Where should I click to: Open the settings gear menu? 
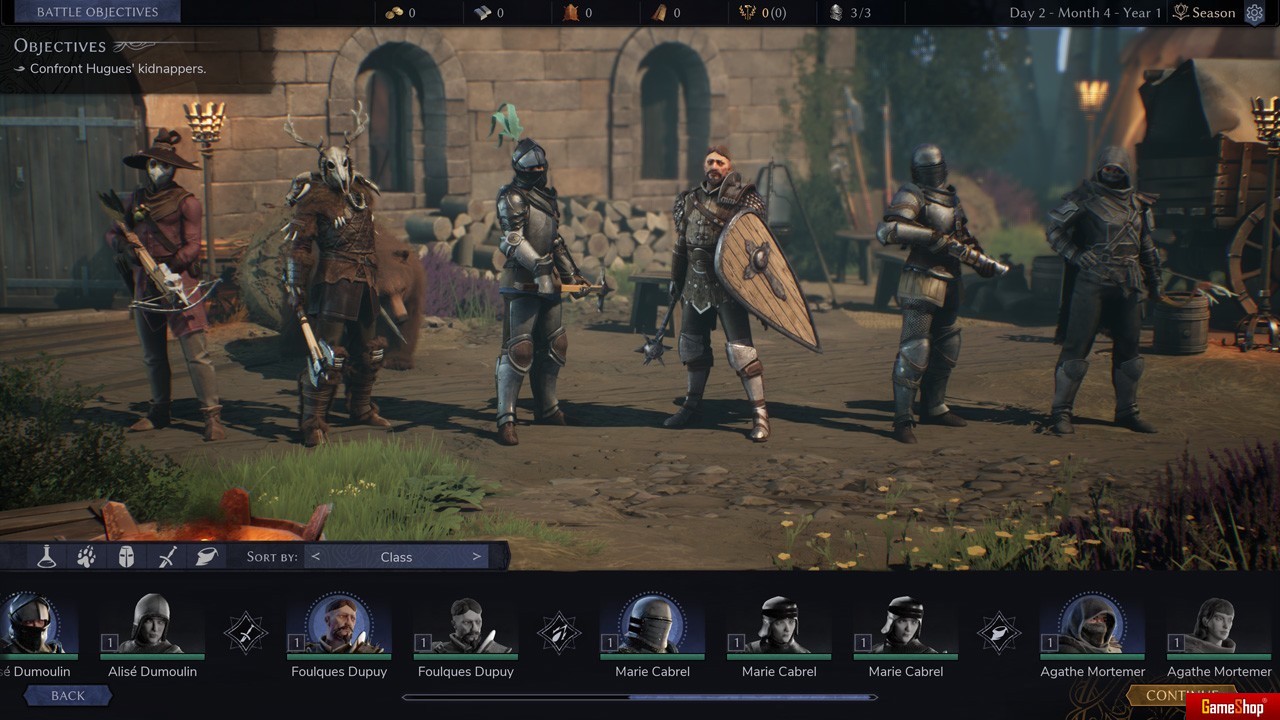point(1255,13)
